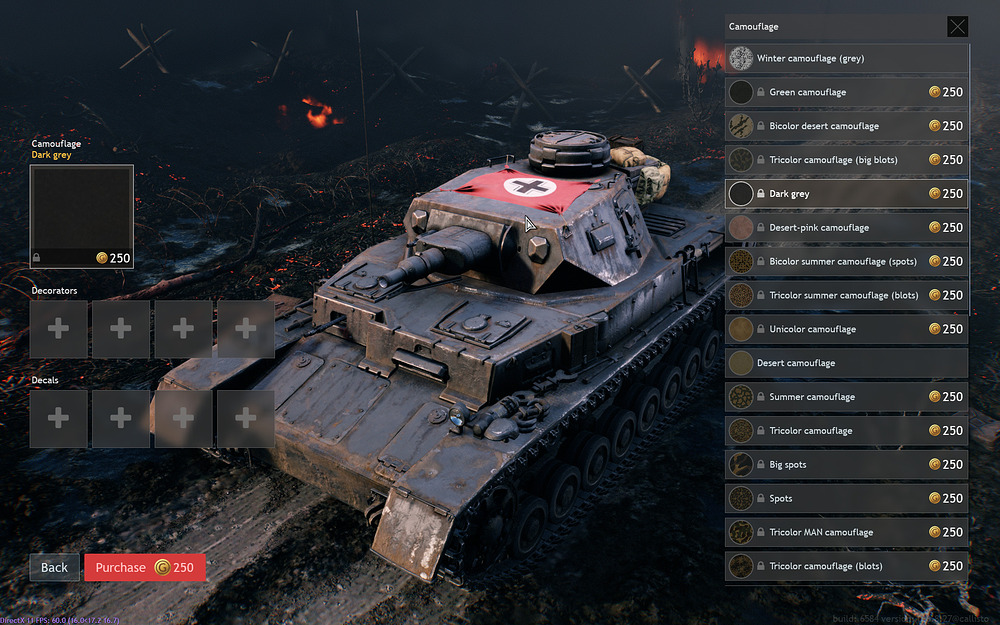Open the current Dark grey camouflage preview slot
Viewport: 1000px width, 625px height.
pyautogui.click(x=82, y=216)
